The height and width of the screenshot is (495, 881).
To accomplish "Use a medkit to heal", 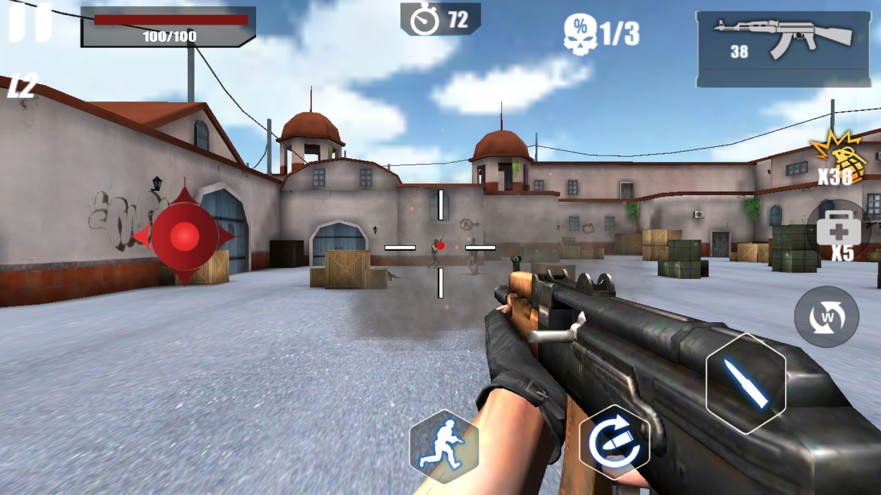I will tap(836, 231).
